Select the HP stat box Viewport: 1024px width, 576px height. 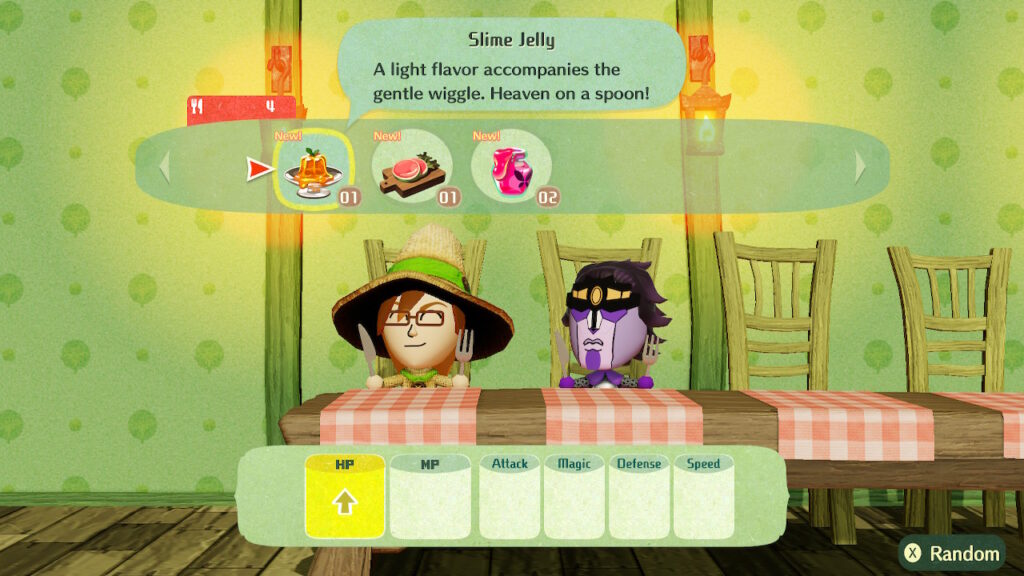coord(344,496)
